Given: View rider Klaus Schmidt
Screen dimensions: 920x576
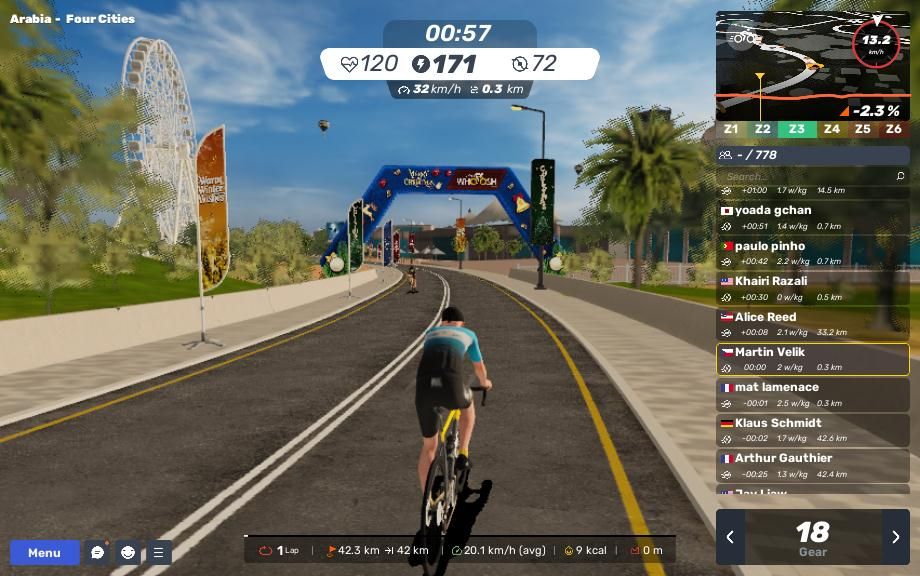Looking at the screenshot, I should (812, 430).
